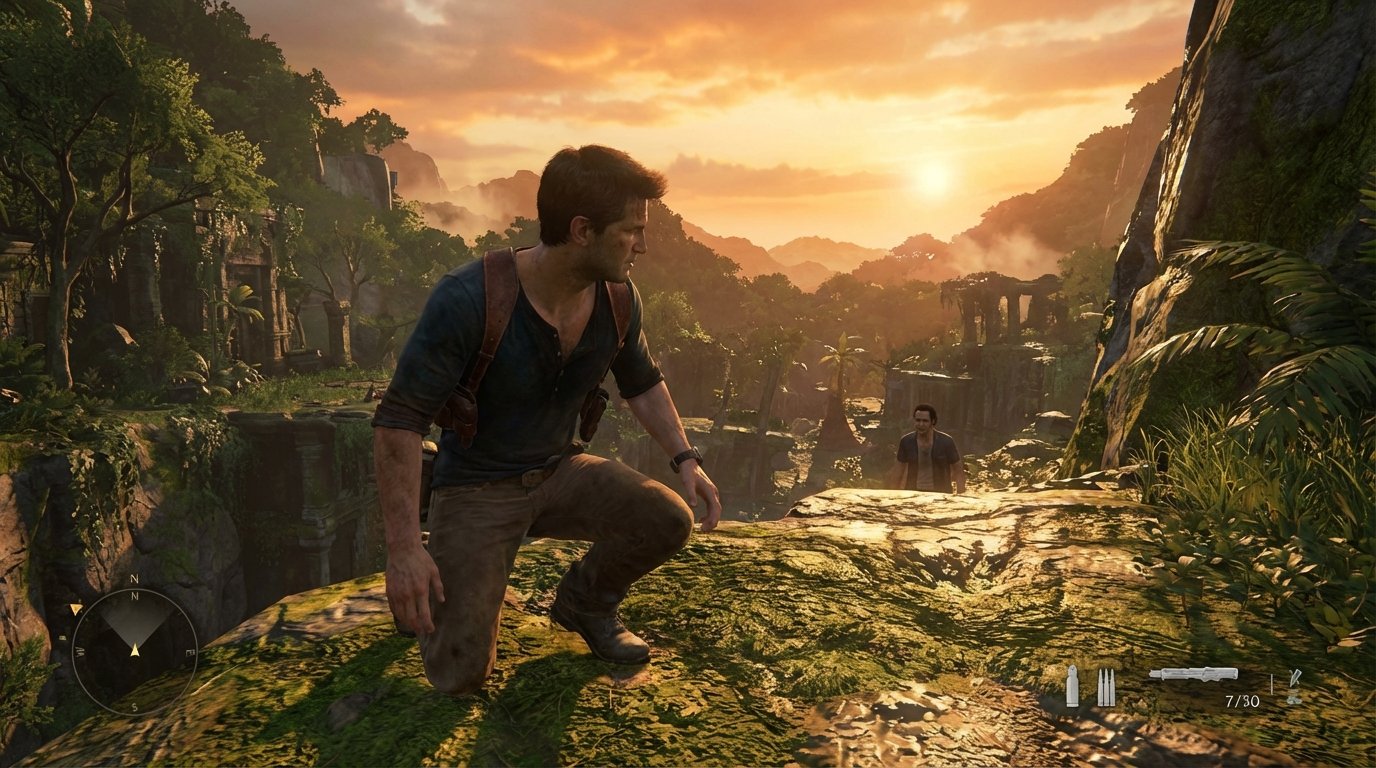Click the small marker icon left of the compass
Image resolution: width=1376 pixels, height=768 pixels.
coord(62,637)
